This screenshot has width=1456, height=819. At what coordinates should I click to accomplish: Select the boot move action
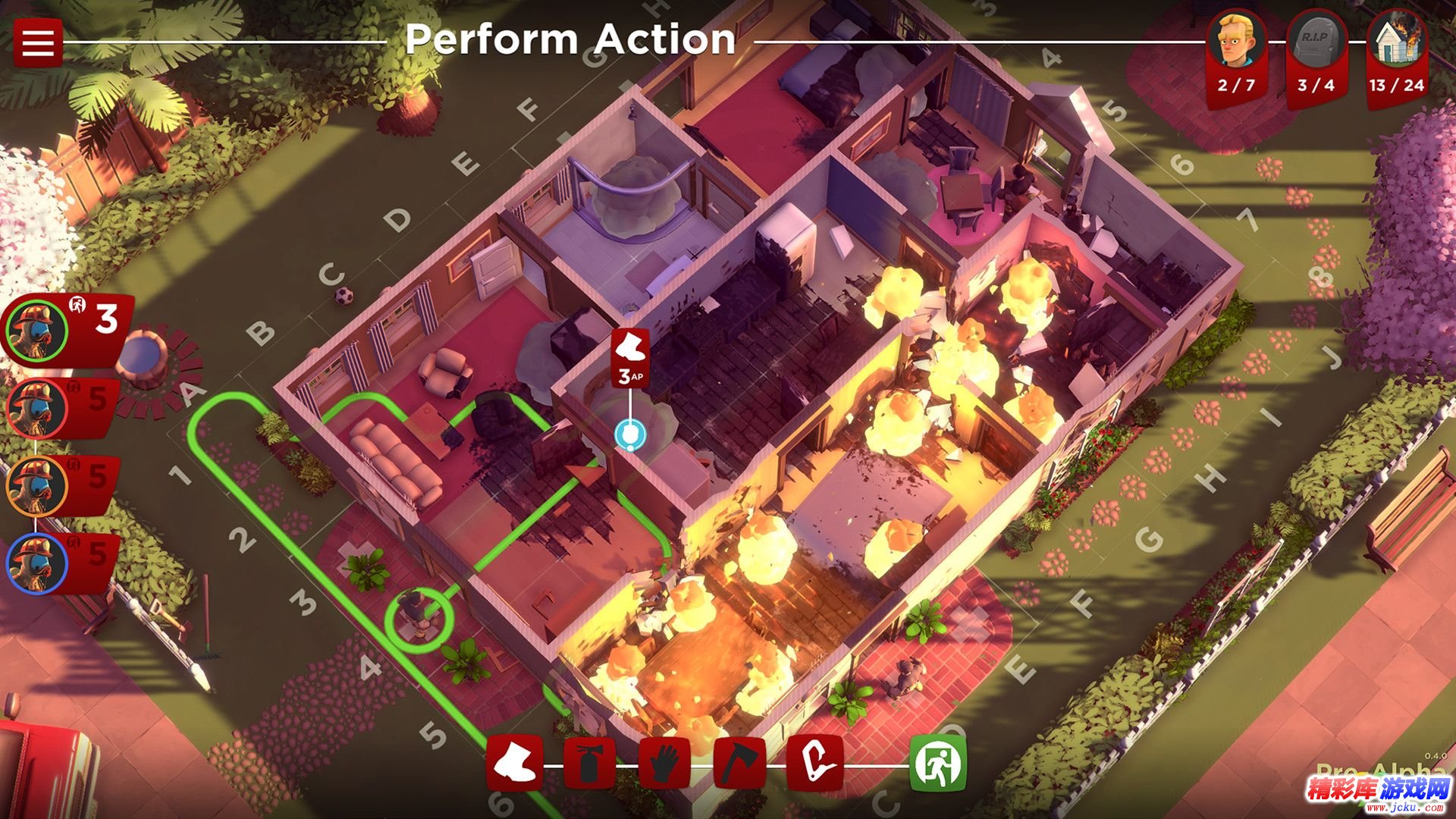point(515,763)
